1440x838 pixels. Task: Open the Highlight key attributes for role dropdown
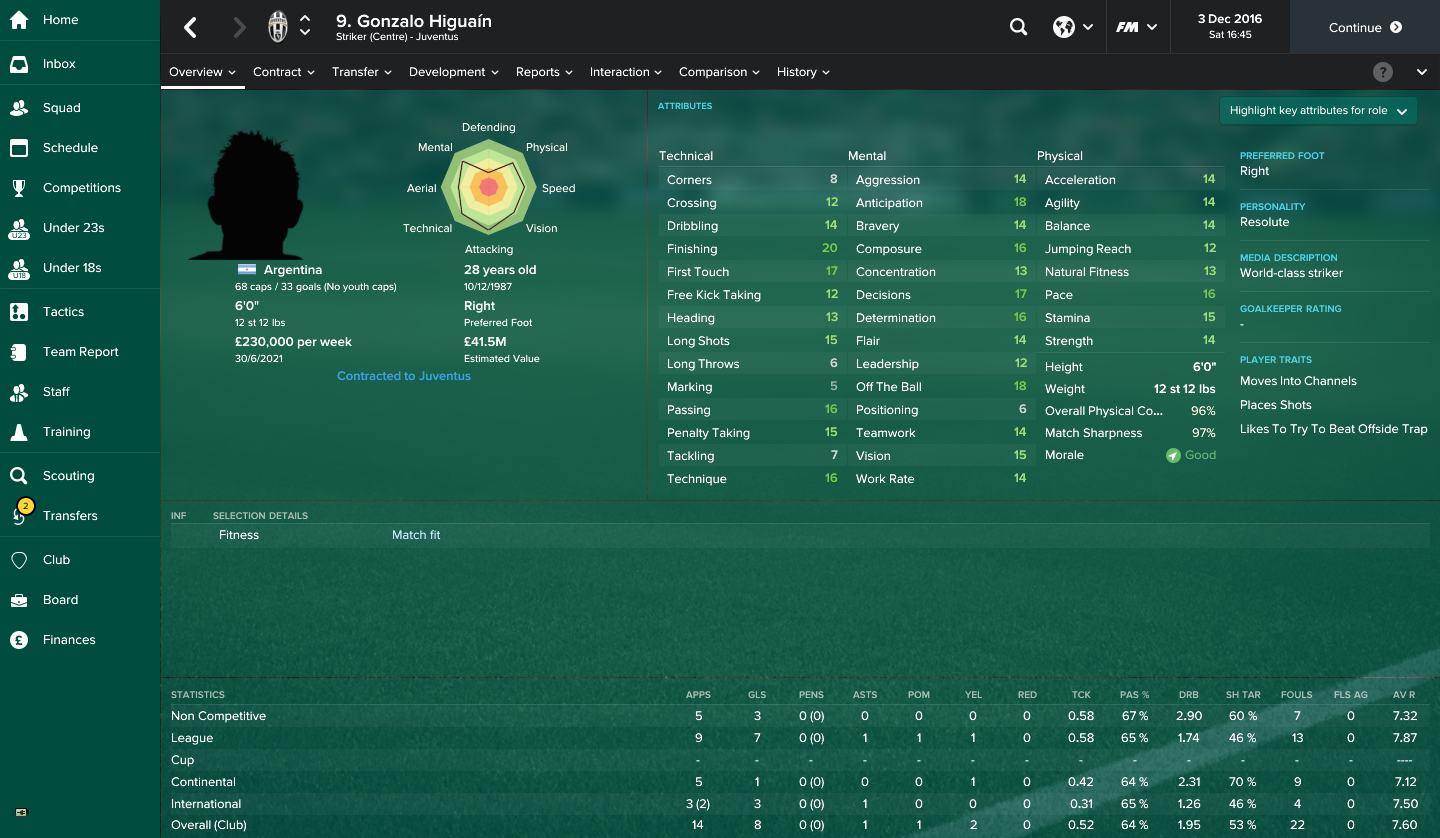pos(1318,110)
